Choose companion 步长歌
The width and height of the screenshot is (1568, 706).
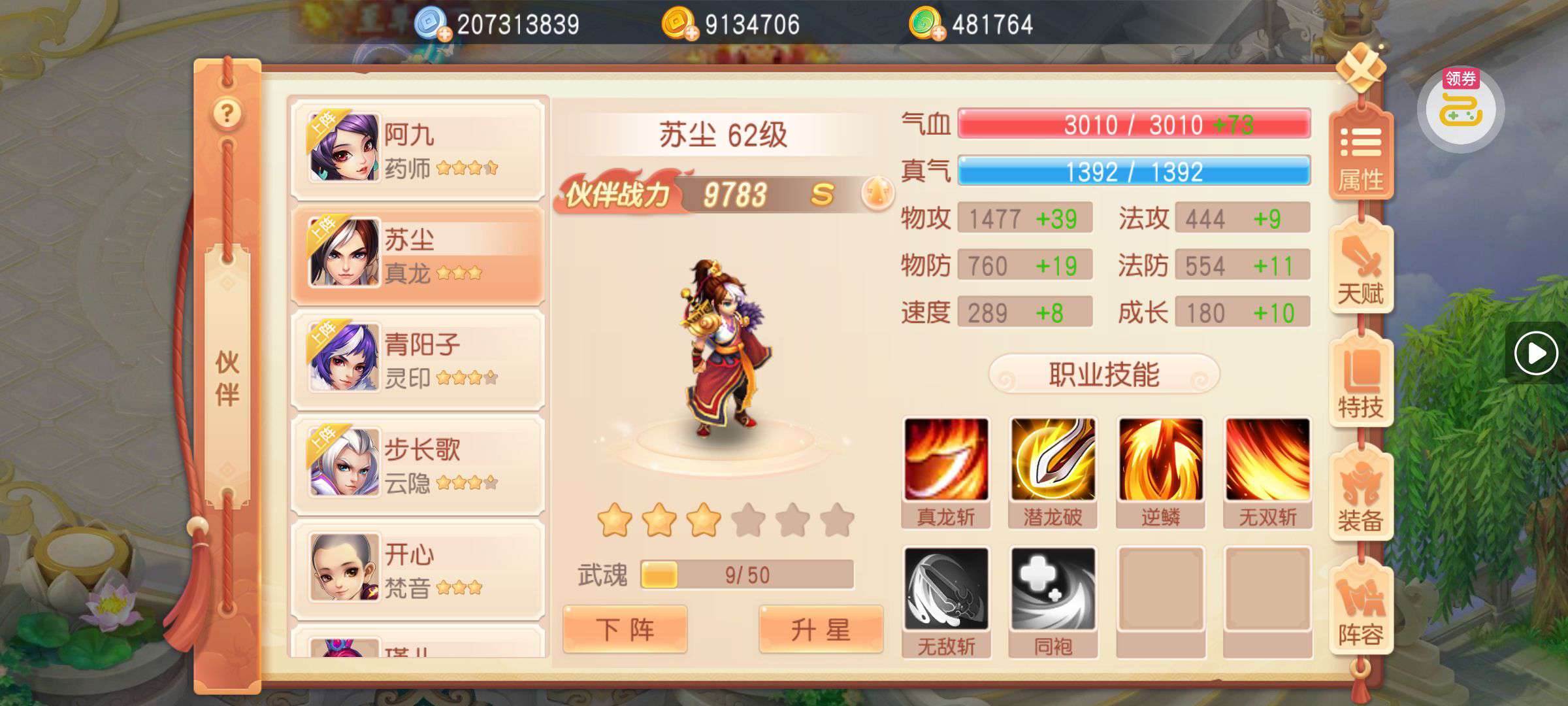[418, 464]
